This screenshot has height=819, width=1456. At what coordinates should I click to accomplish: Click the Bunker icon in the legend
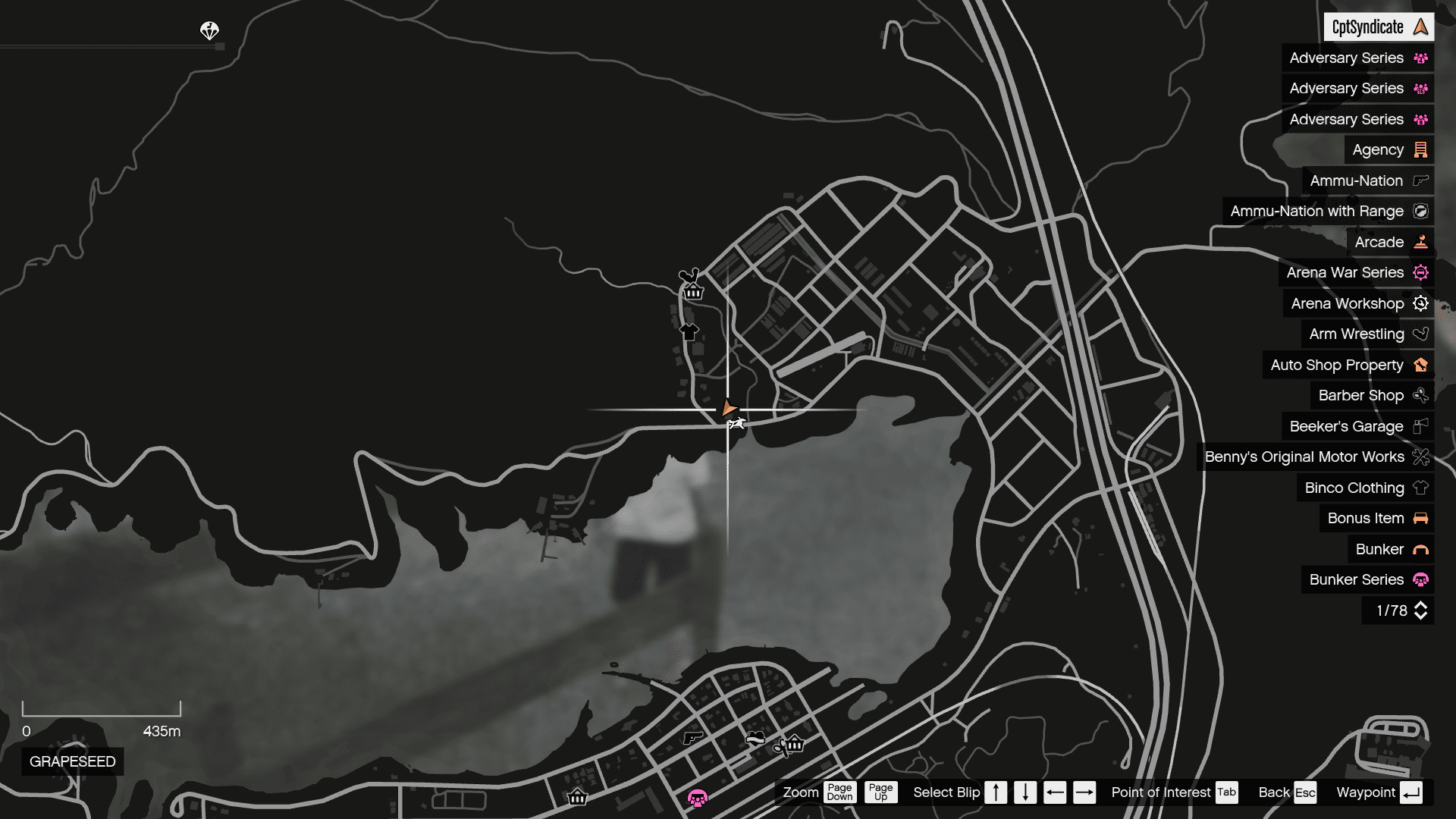pos(1420,549)
